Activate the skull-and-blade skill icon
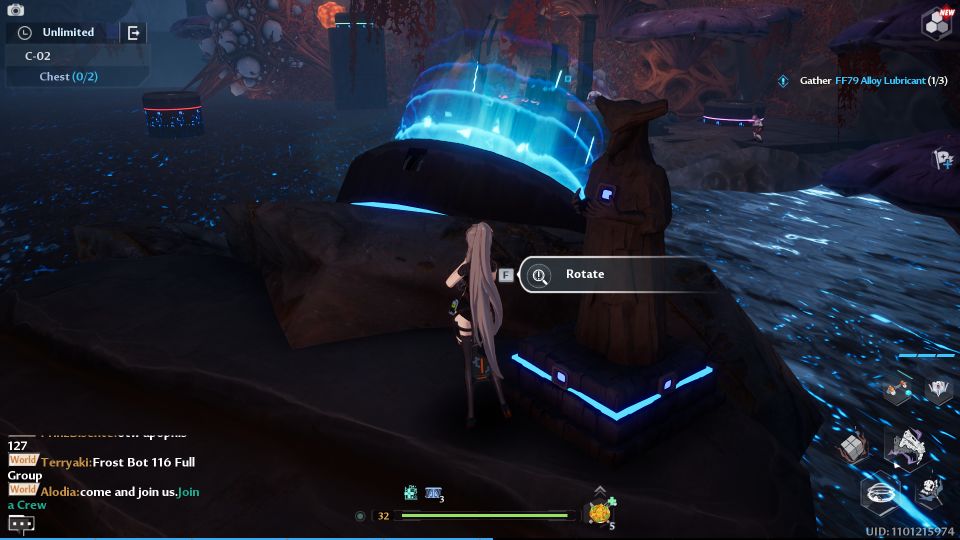The width and height of the screenshot is (960, 540). pos(932,490)
